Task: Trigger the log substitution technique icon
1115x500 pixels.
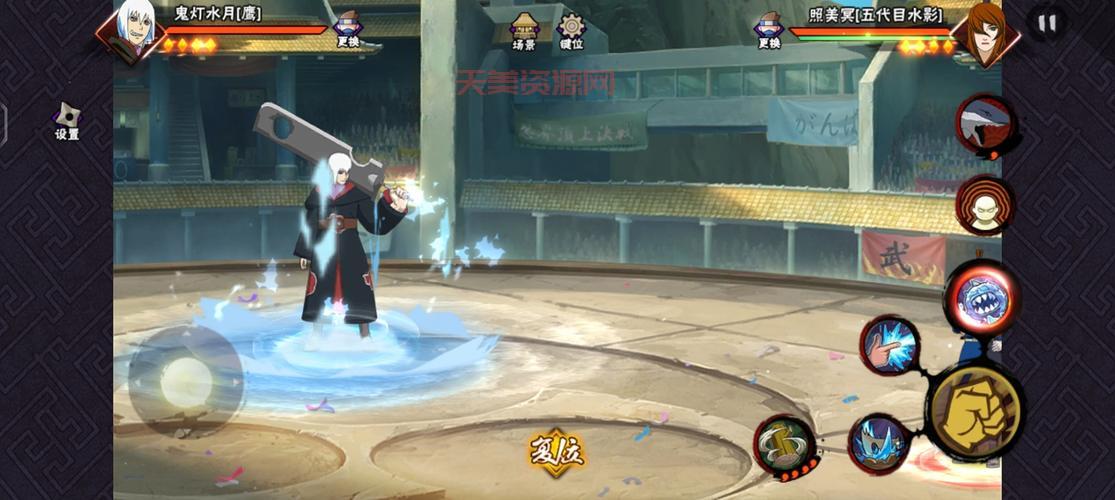Action: coord(785,446)
